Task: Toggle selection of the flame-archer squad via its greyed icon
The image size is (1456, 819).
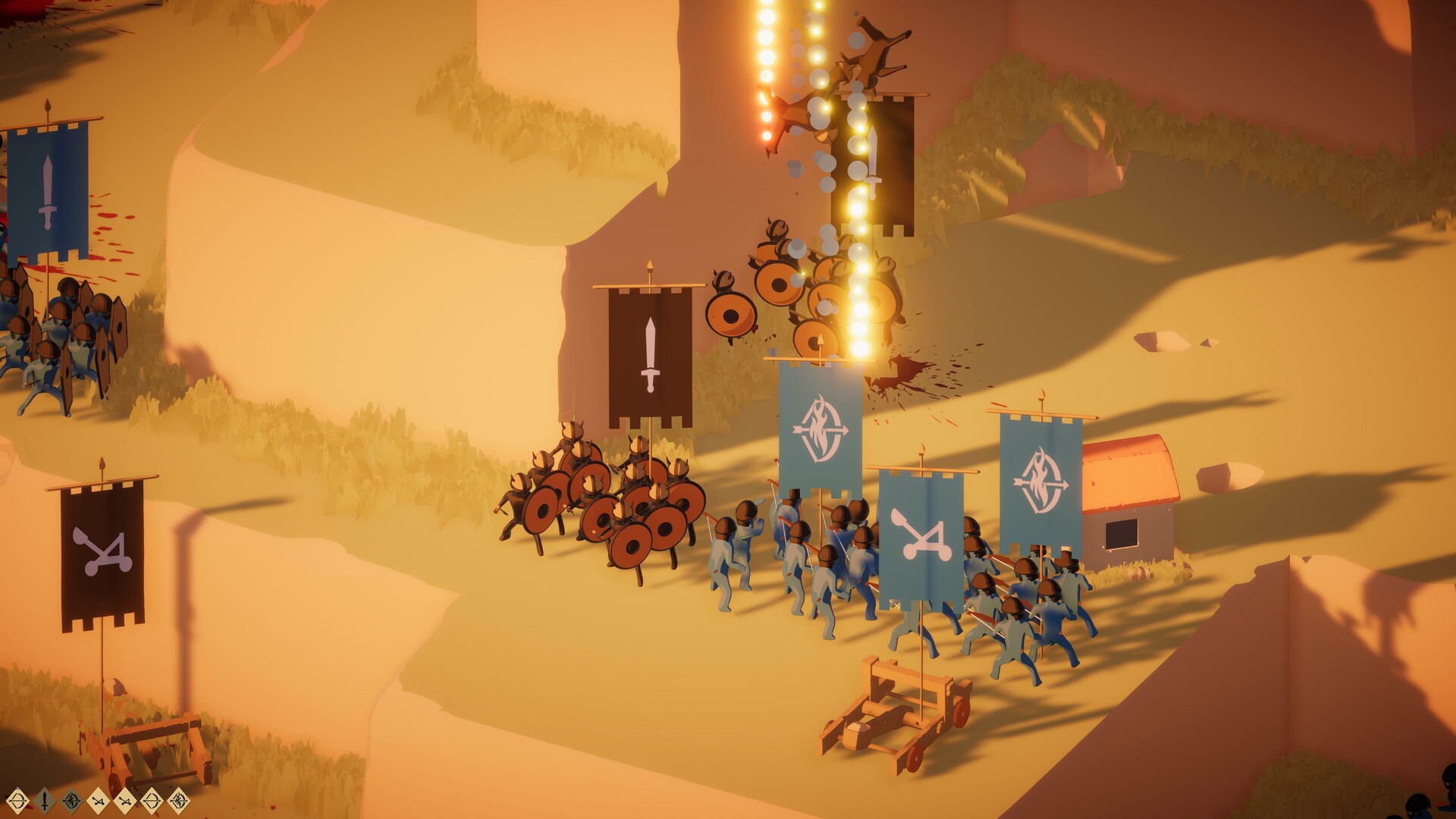Action: coord(71,801)
